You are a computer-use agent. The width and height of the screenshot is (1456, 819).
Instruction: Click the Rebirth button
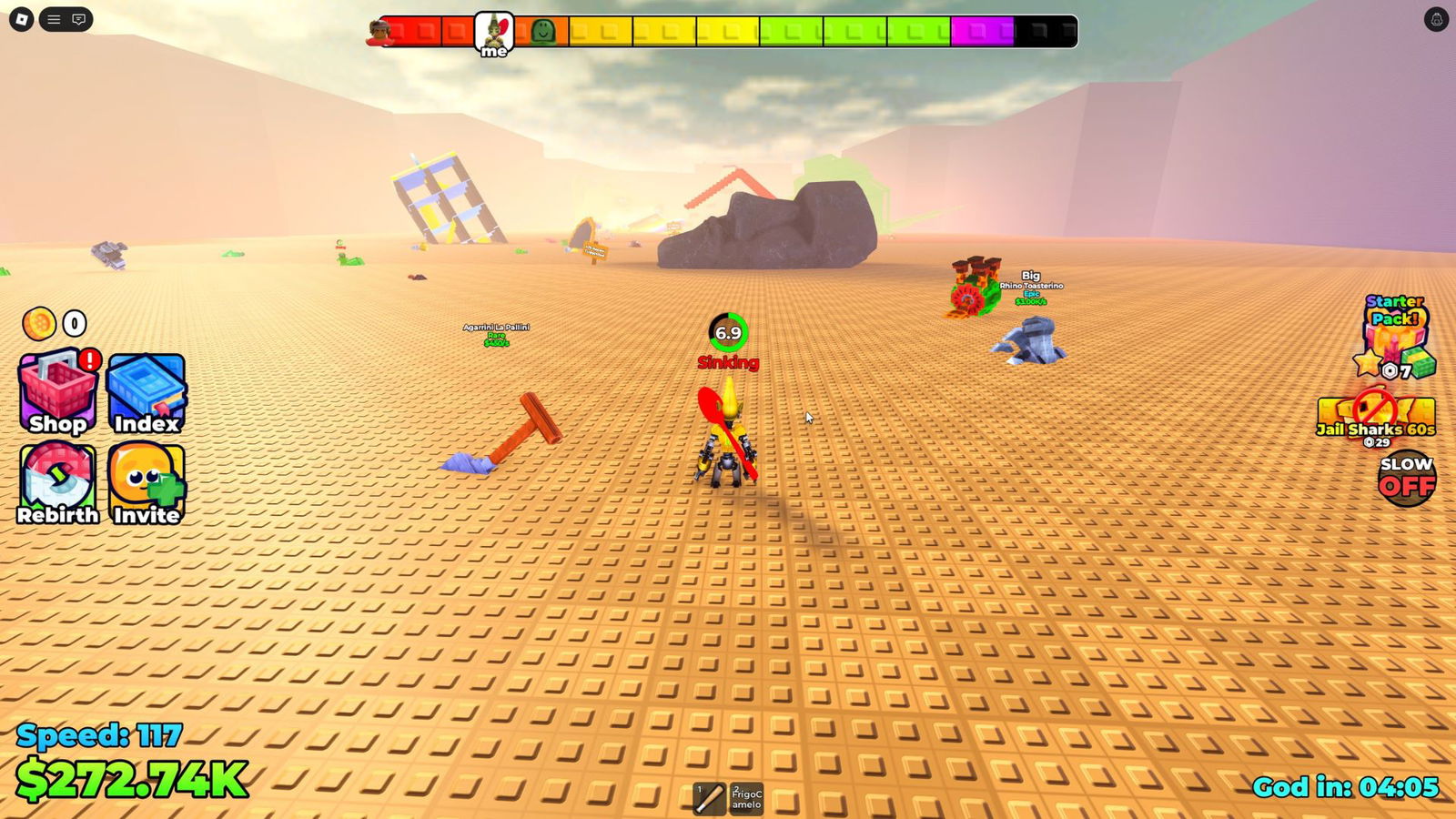point(57,483)
